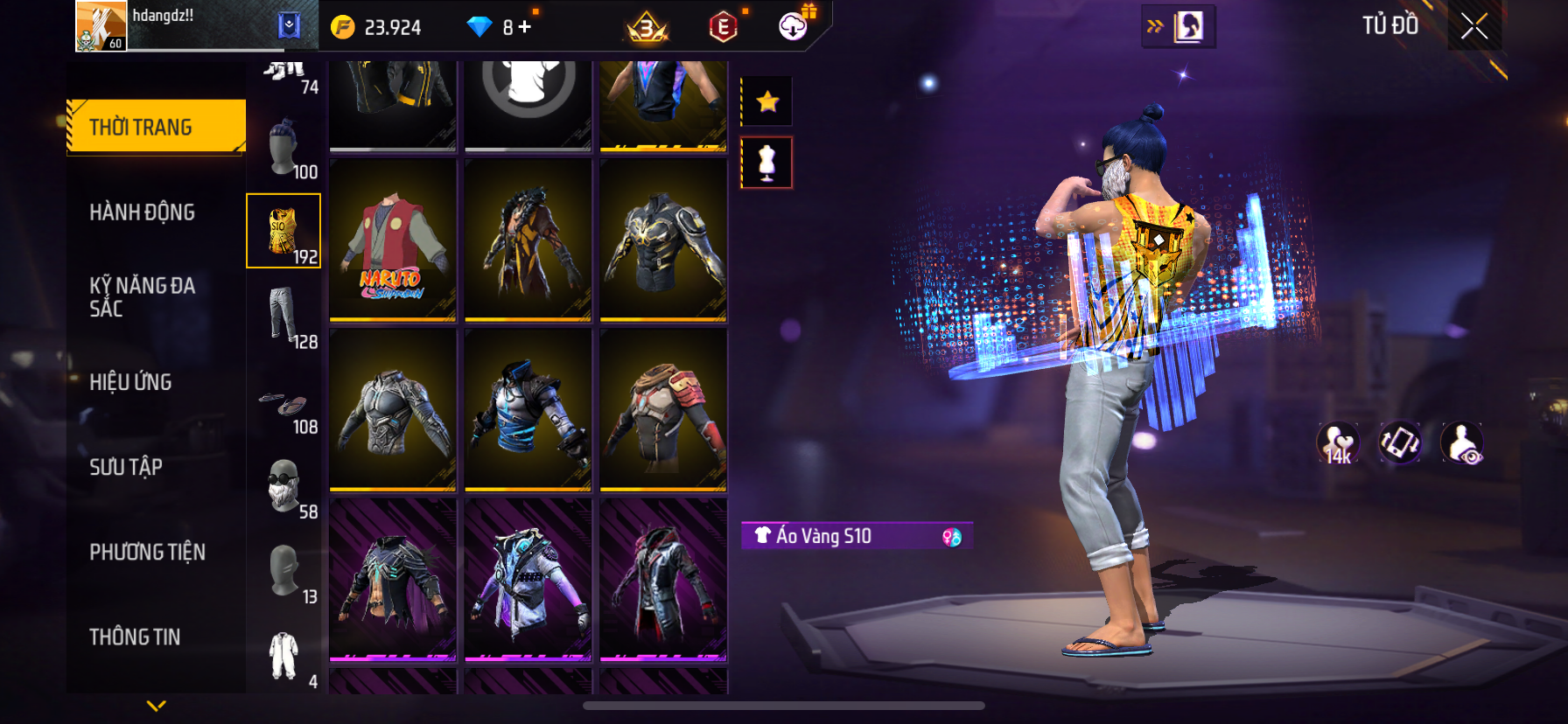Close the wardrobe with the X button
The image size is (1568, 724).
[1474, 27]
